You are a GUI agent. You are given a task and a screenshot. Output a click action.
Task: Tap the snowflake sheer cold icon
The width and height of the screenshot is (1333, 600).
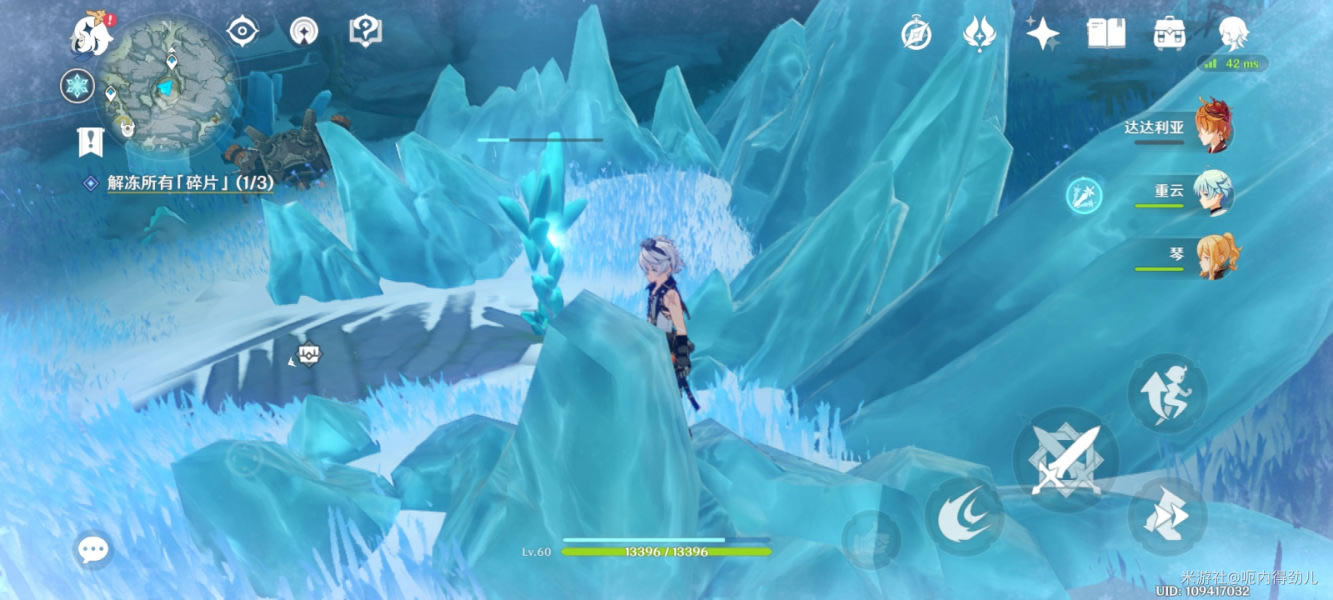pyautogui.click(x=77, y=86)
